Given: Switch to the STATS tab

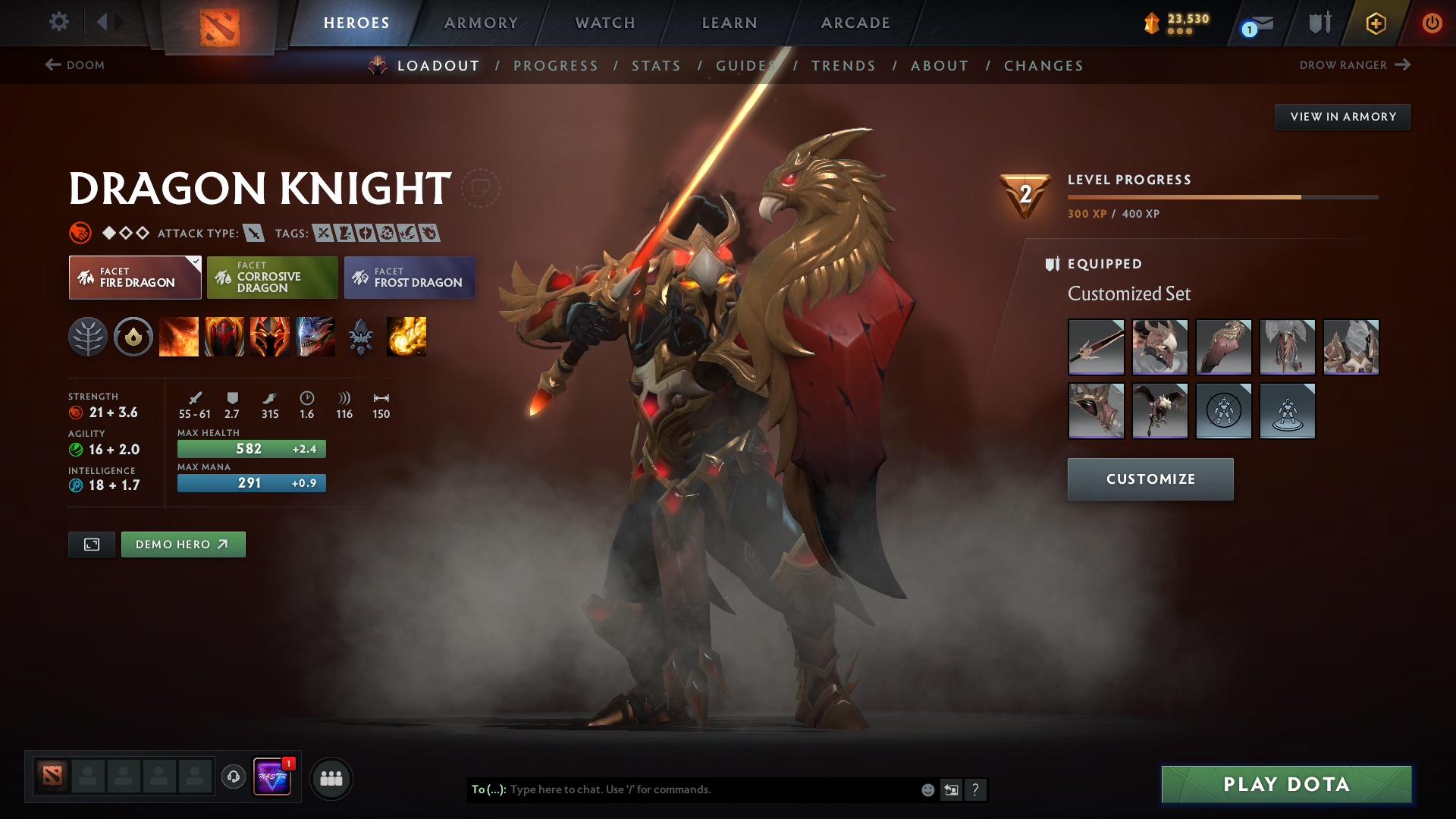Looking at the screenshot, I should click(657, 65).
